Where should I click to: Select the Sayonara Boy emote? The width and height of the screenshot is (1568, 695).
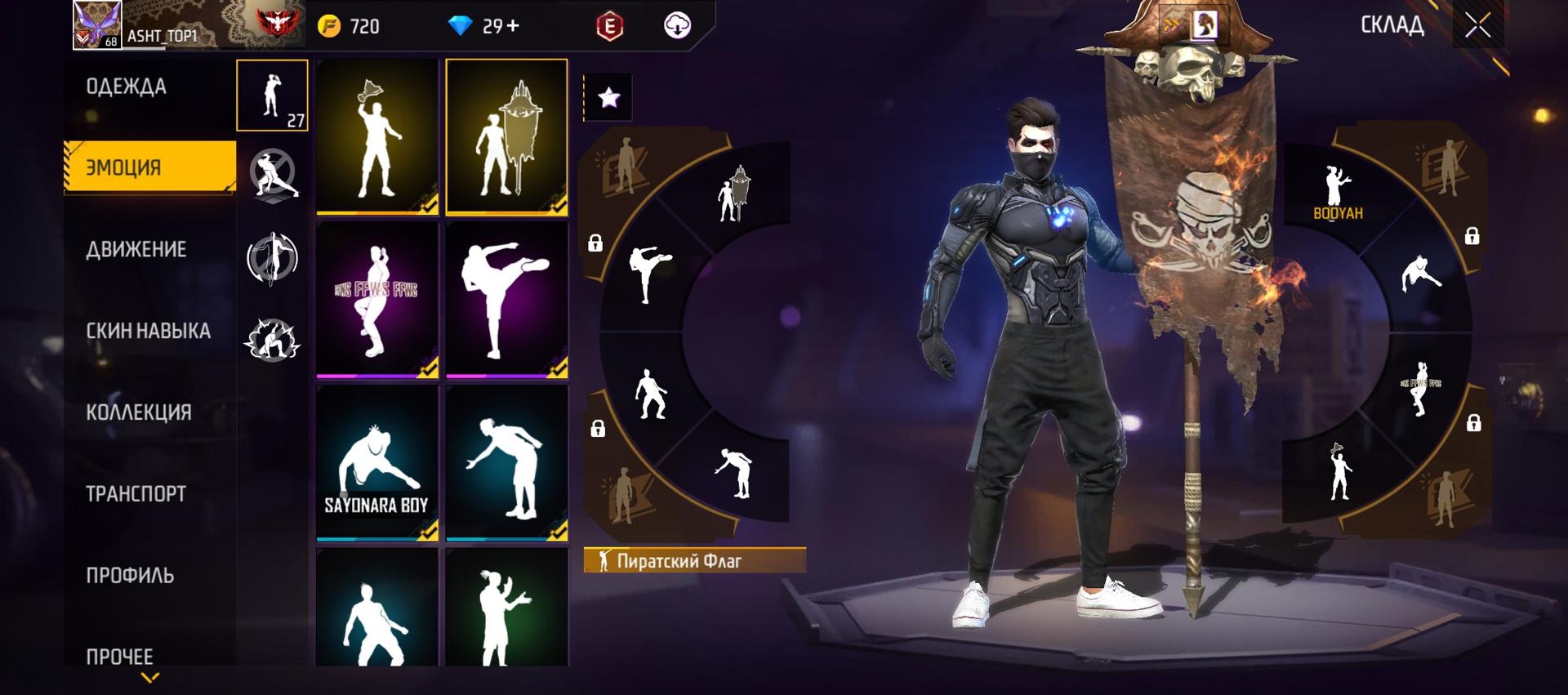[377, 462]
